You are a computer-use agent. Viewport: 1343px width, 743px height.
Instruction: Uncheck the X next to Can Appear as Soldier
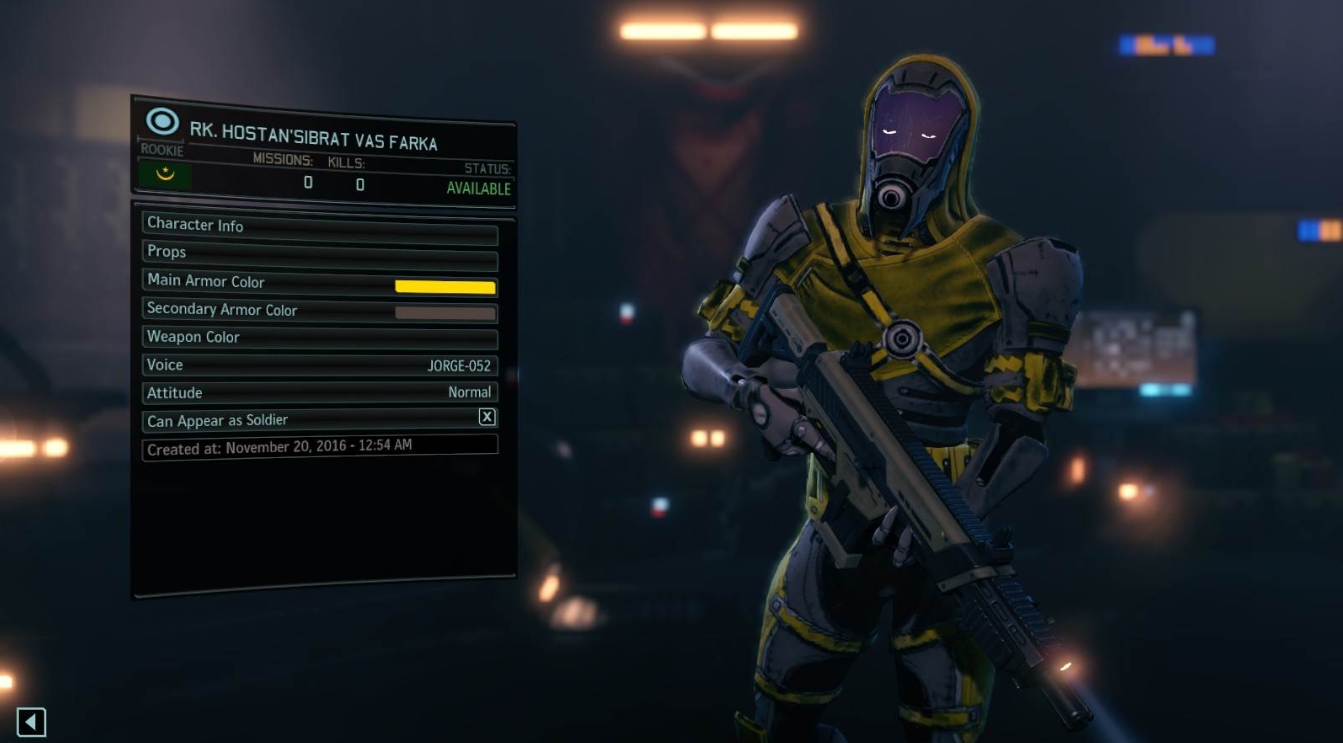pyautogui.click(x=487, y=417)
